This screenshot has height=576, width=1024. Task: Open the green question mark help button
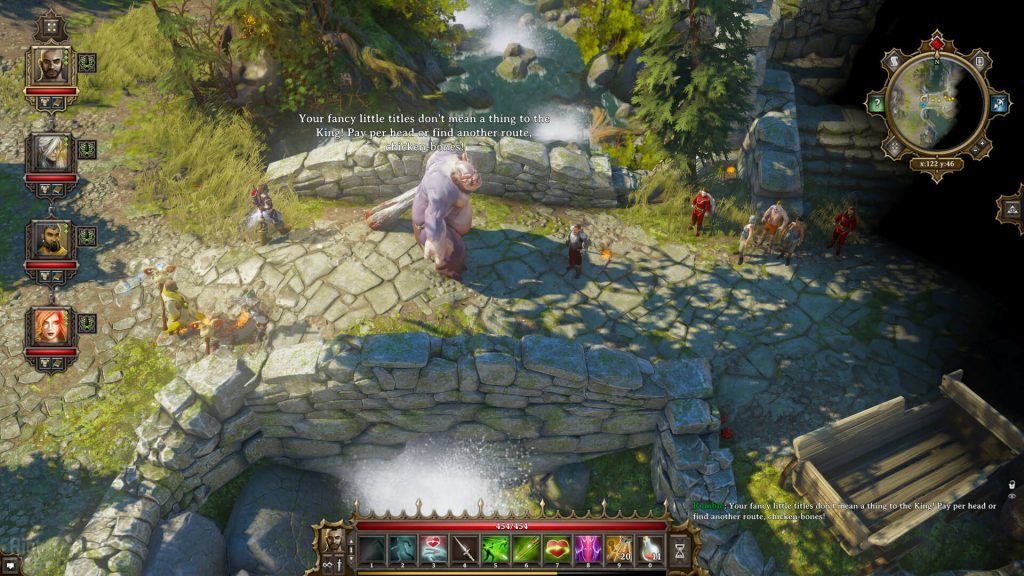pyautogui.click(x=876, y=104)
